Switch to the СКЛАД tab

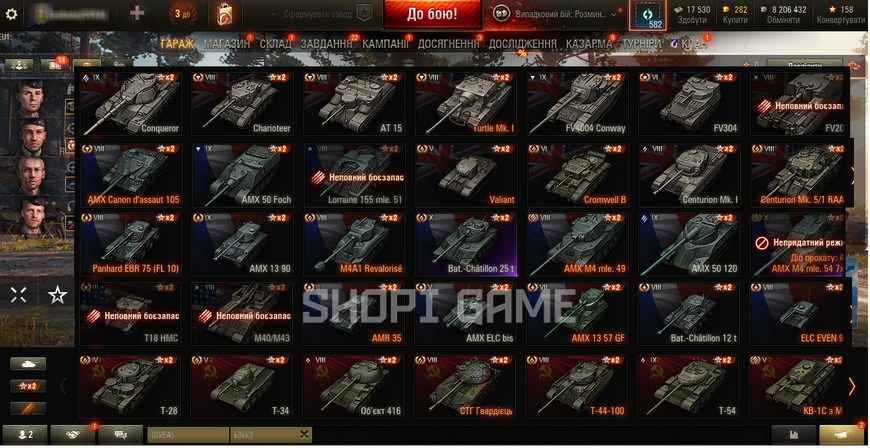click(276, 44)
